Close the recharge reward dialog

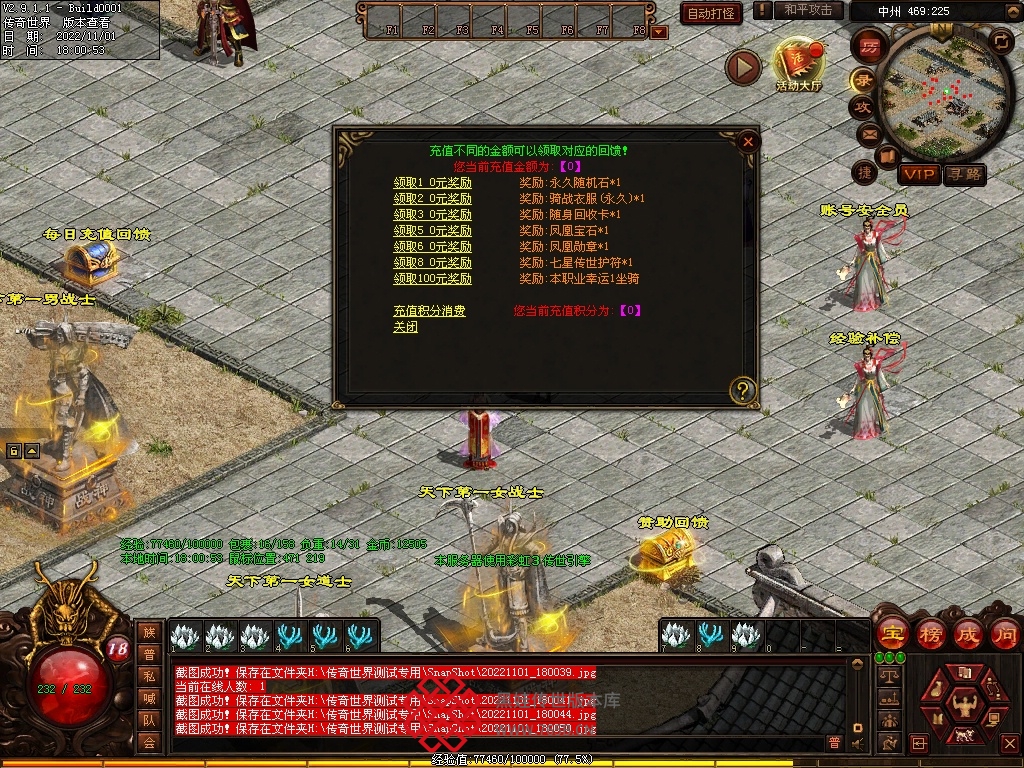[747, 142]
